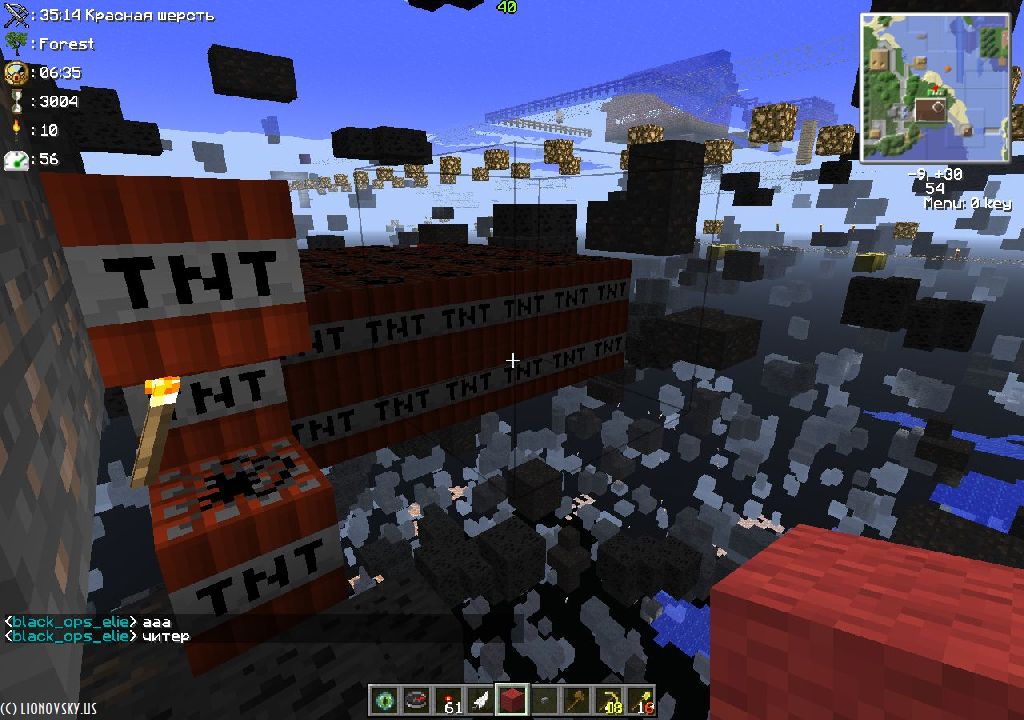Select the redstone stack of 61

pos(449,701)
